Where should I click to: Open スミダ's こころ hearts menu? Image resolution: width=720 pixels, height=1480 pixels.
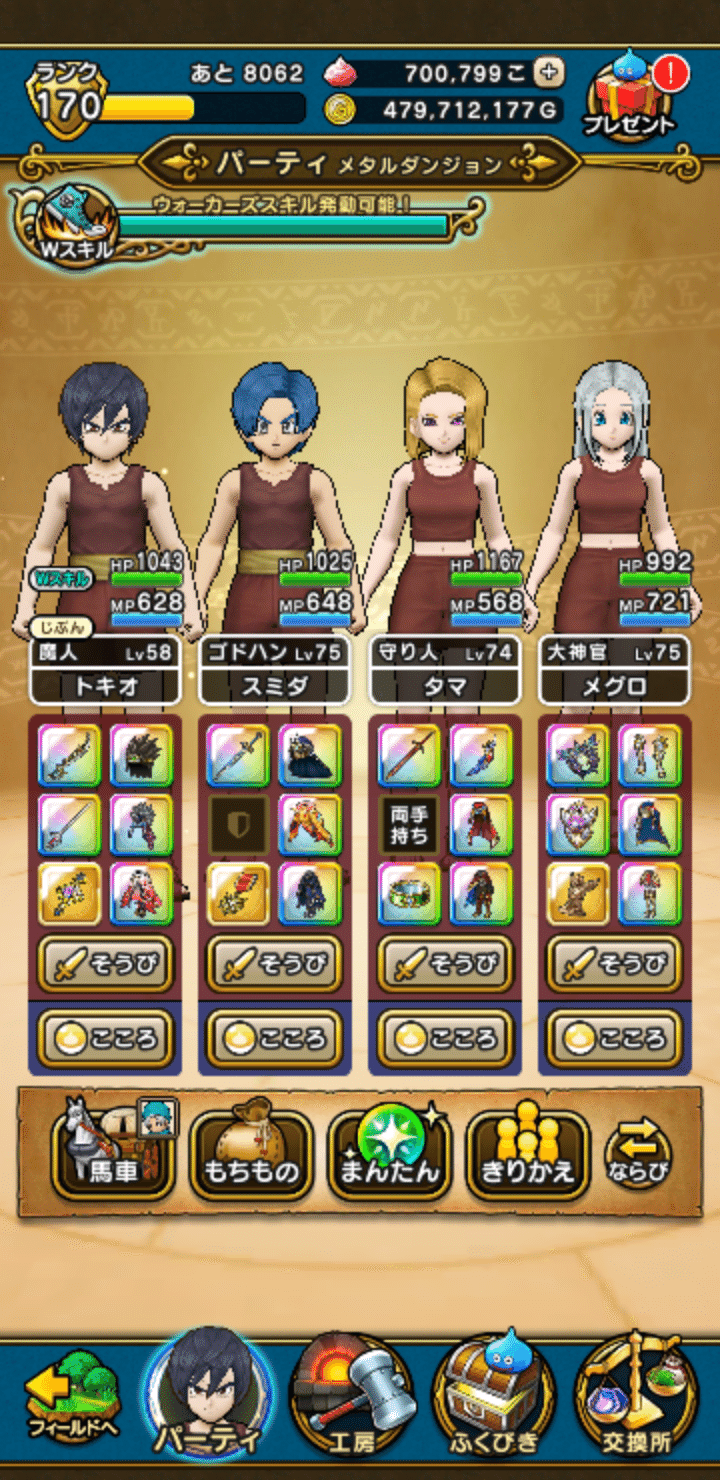(x=275, y=1038)
